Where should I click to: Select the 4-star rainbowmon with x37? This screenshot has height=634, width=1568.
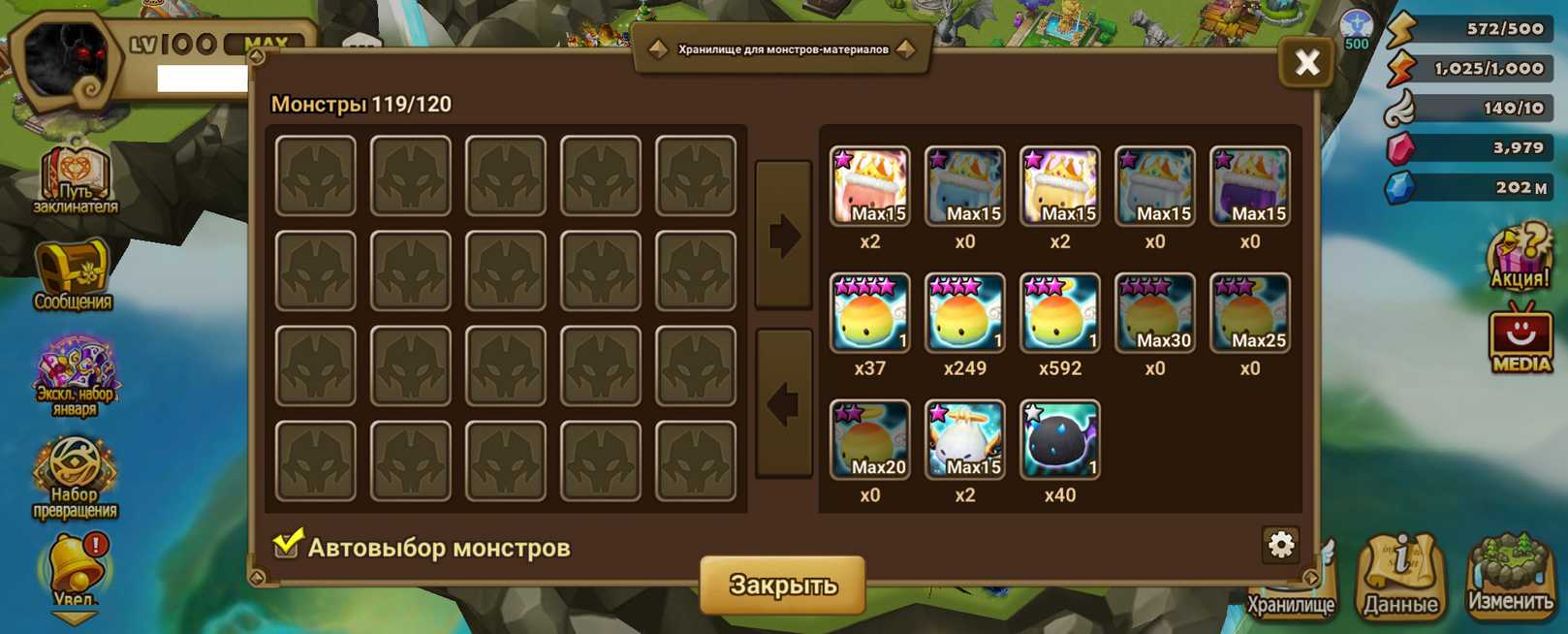[x=869, y=313]
